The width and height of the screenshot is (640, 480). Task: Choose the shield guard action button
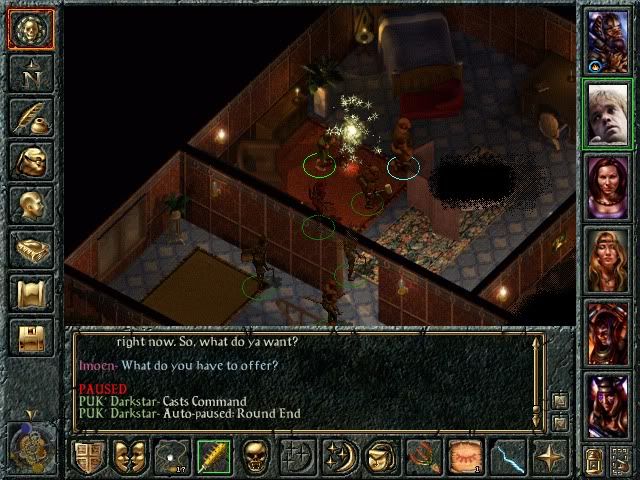(88, 457)
